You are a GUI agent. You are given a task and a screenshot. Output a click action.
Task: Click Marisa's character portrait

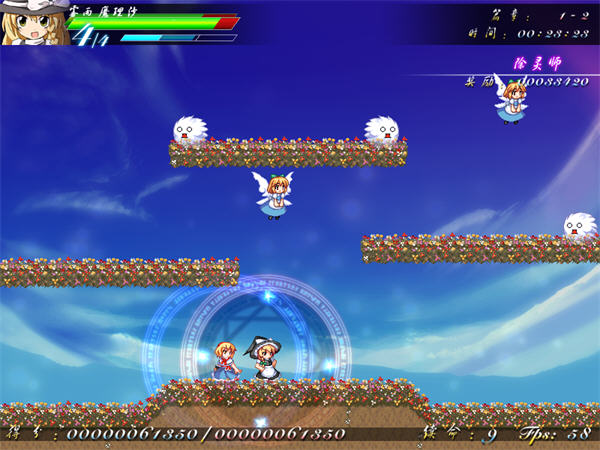tap(30, 24)
